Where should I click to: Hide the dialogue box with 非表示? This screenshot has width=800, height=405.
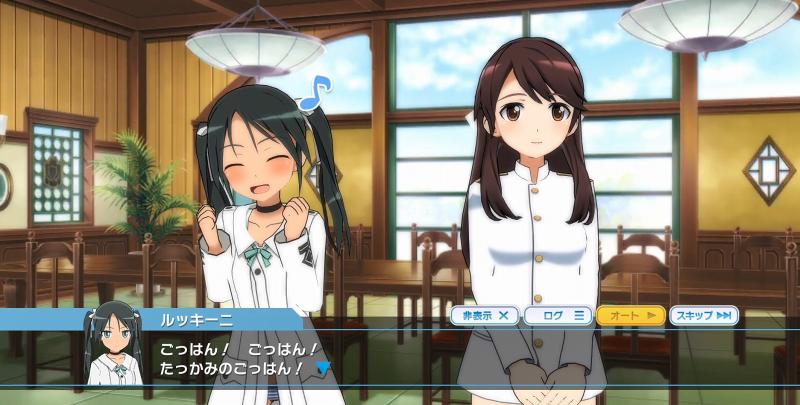tap(484, 316)
